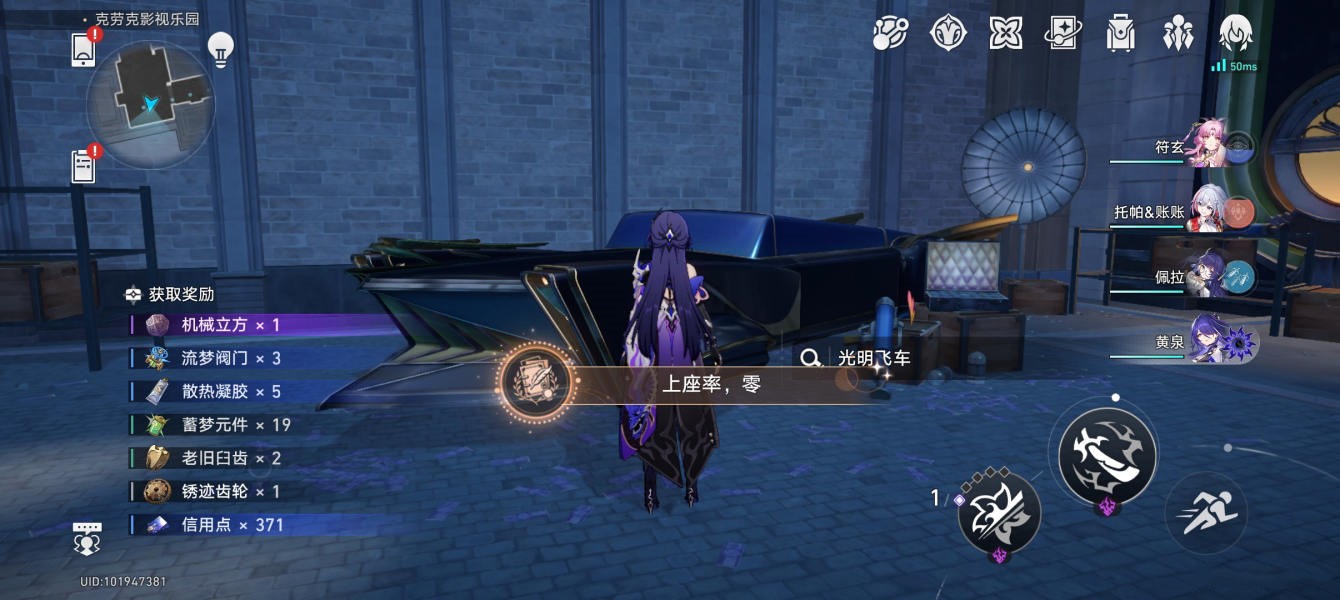Image resolution: width=1340 pixels, height=600 pixels.
Task: Open the four-petal knot icon
Action: click(1005, 33)
